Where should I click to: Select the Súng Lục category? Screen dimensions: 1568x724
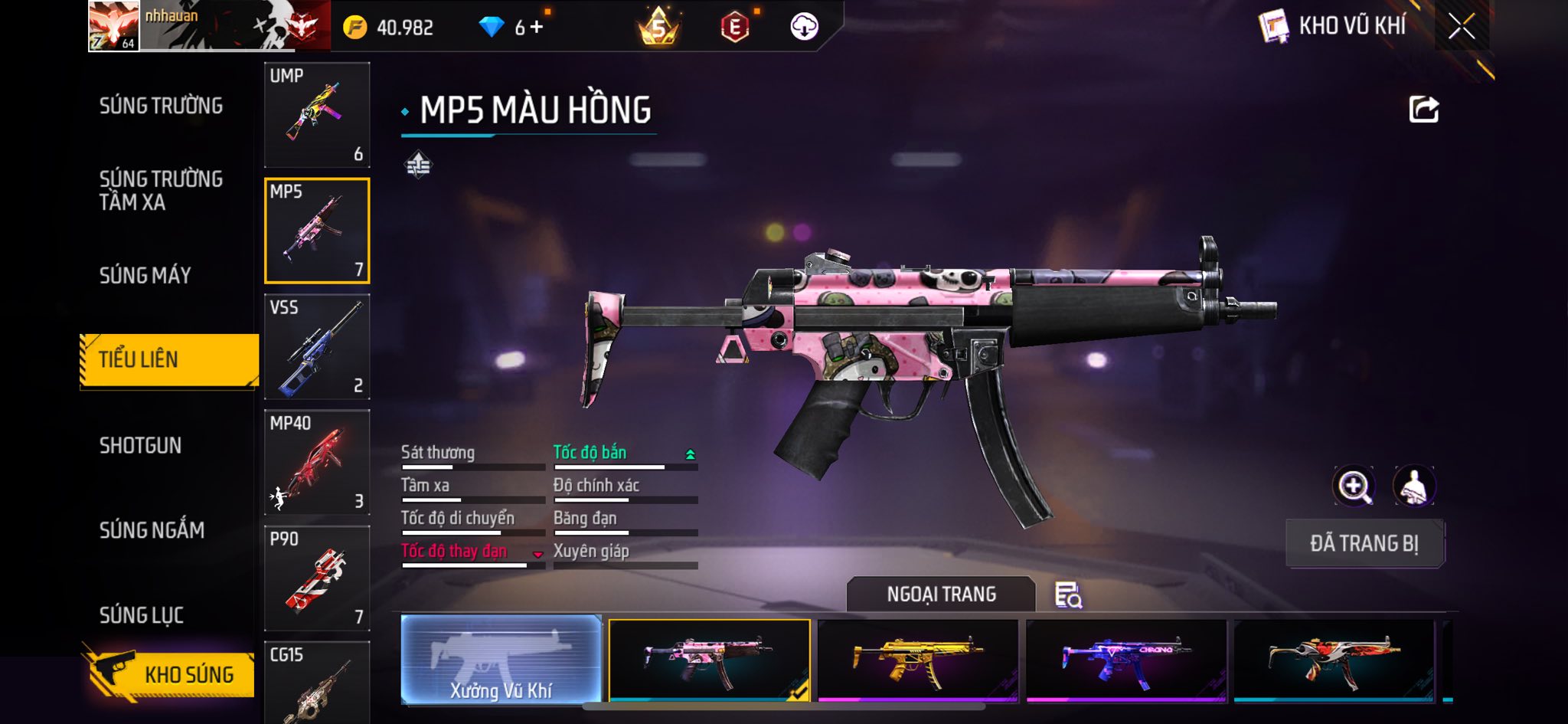(x=141, y=614)
